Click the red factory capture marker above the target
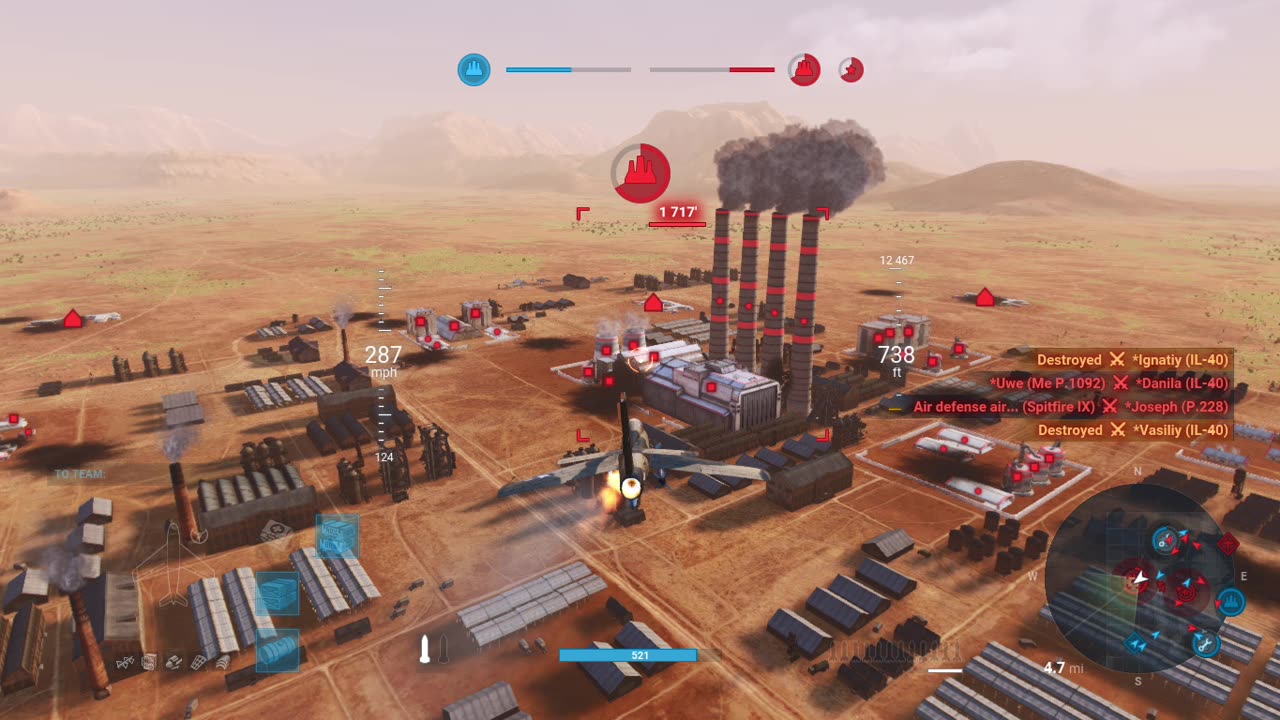1280x720 pixels. (641, 173)
